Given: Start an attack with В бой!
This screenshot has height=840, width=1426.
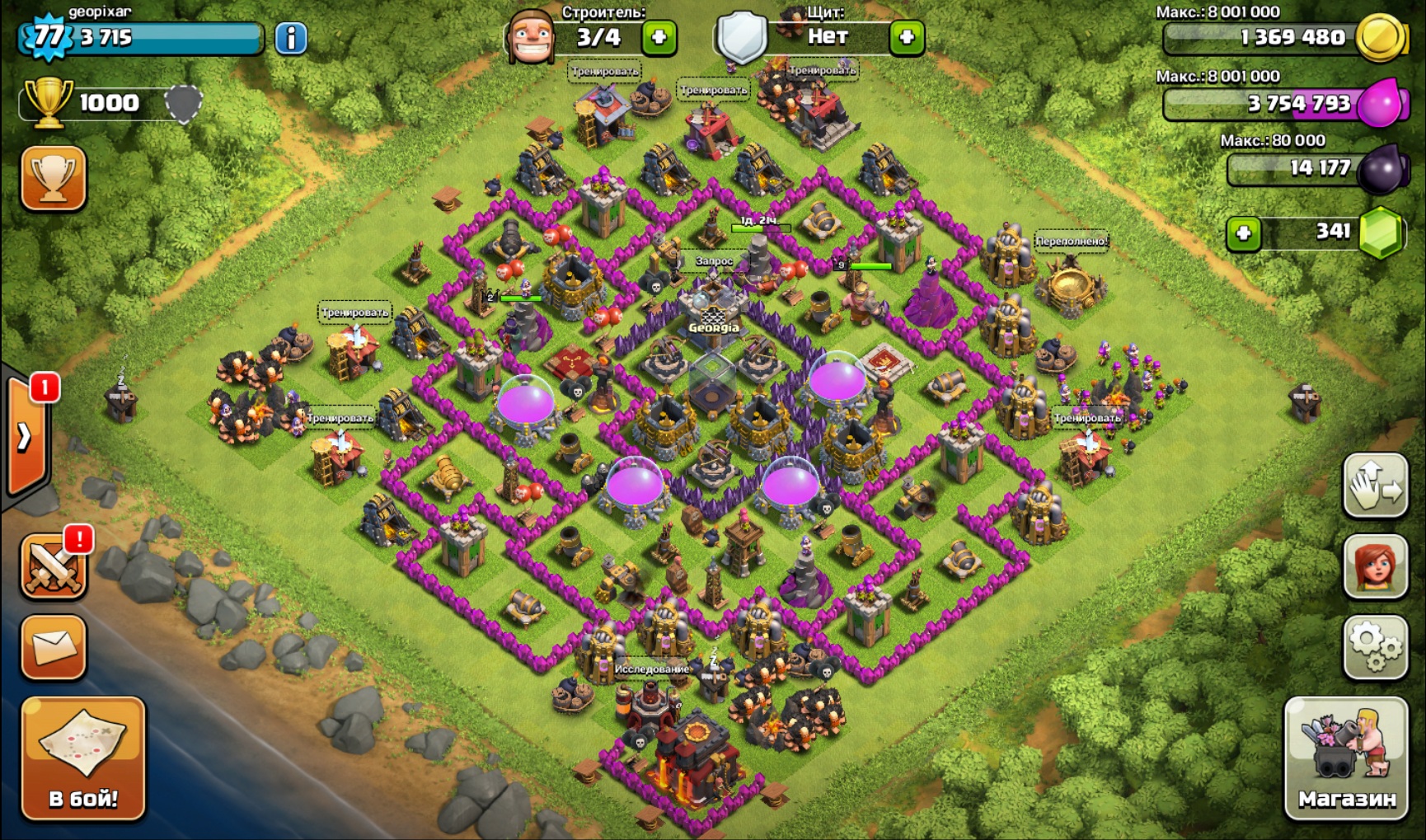Looking at the screenshot, I should pyautogui.click(x=83, y=758).
